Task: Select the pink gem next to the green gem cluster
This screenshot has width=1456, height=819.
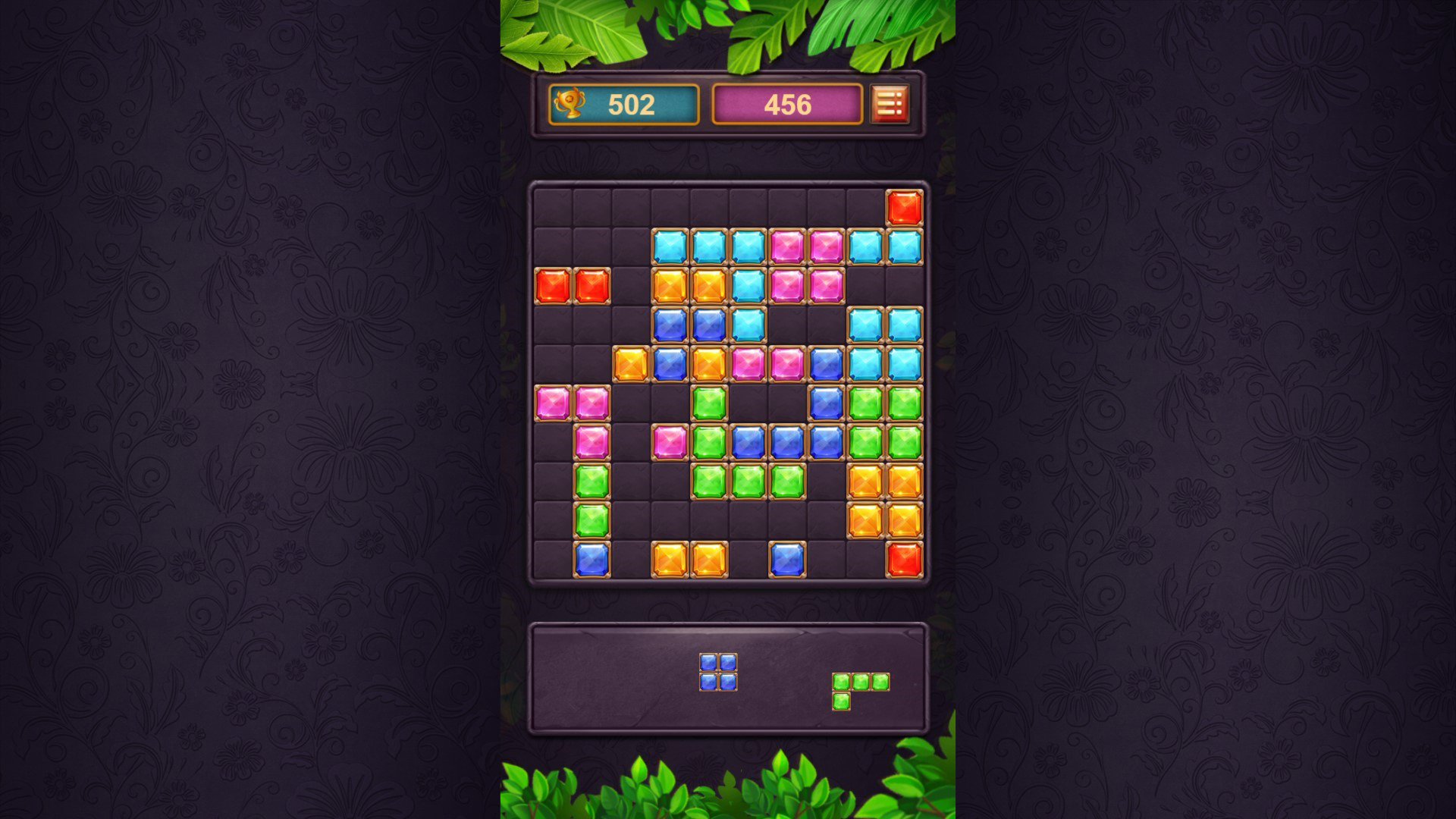Action: coord(671,442)
